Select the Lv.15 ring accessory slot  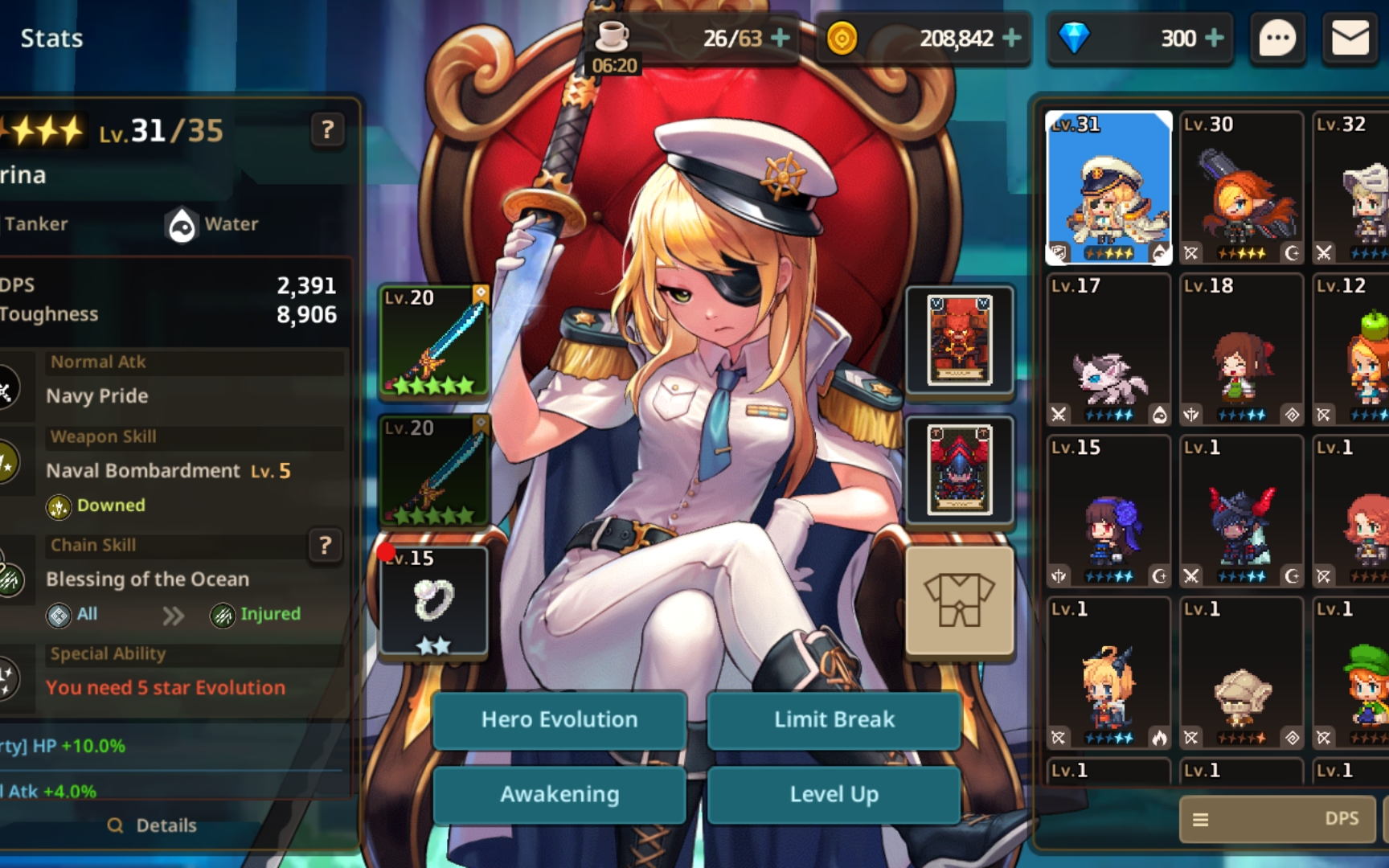pos(434,600)
